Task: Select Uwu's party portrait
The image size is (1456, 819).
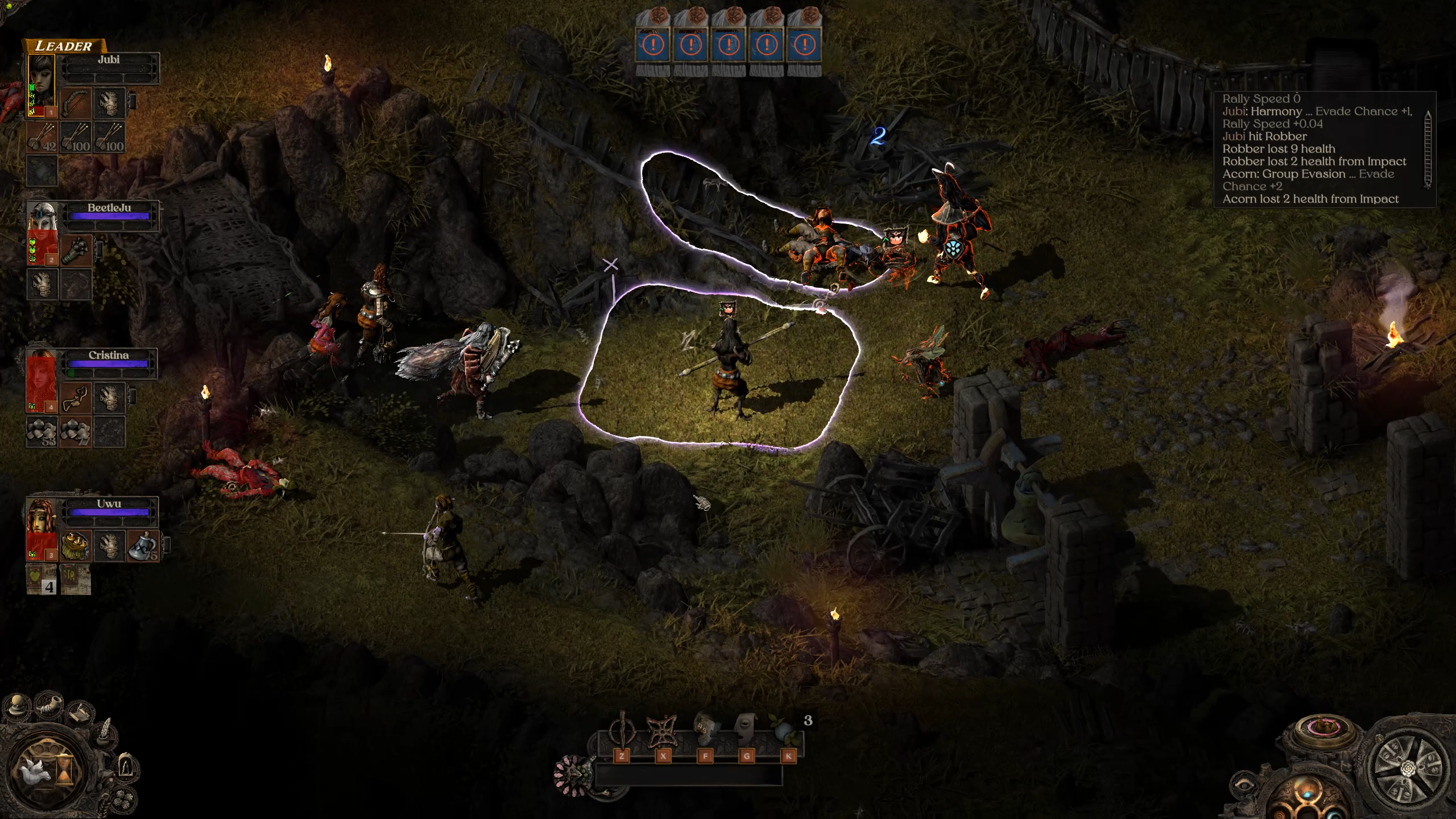Action: 42,529
